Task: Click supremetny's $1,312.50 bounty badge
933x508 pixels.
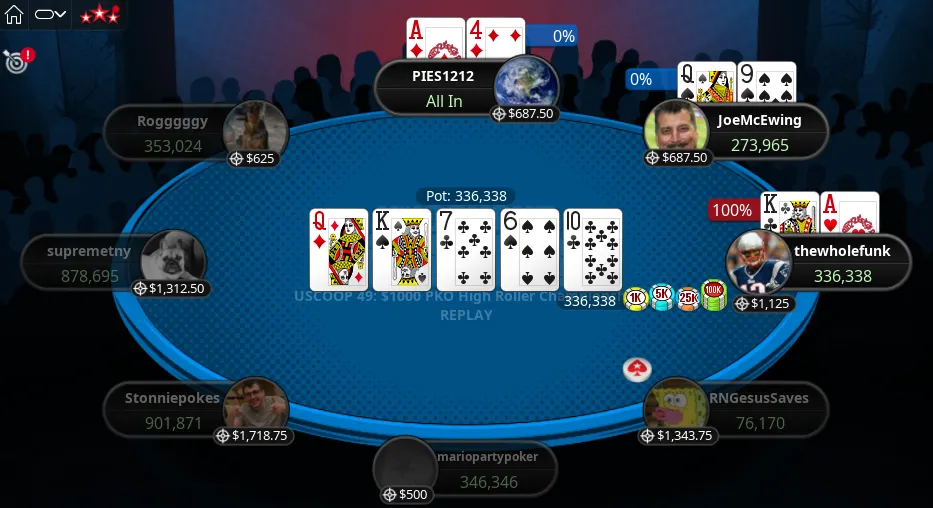Action: pos(169,288)
